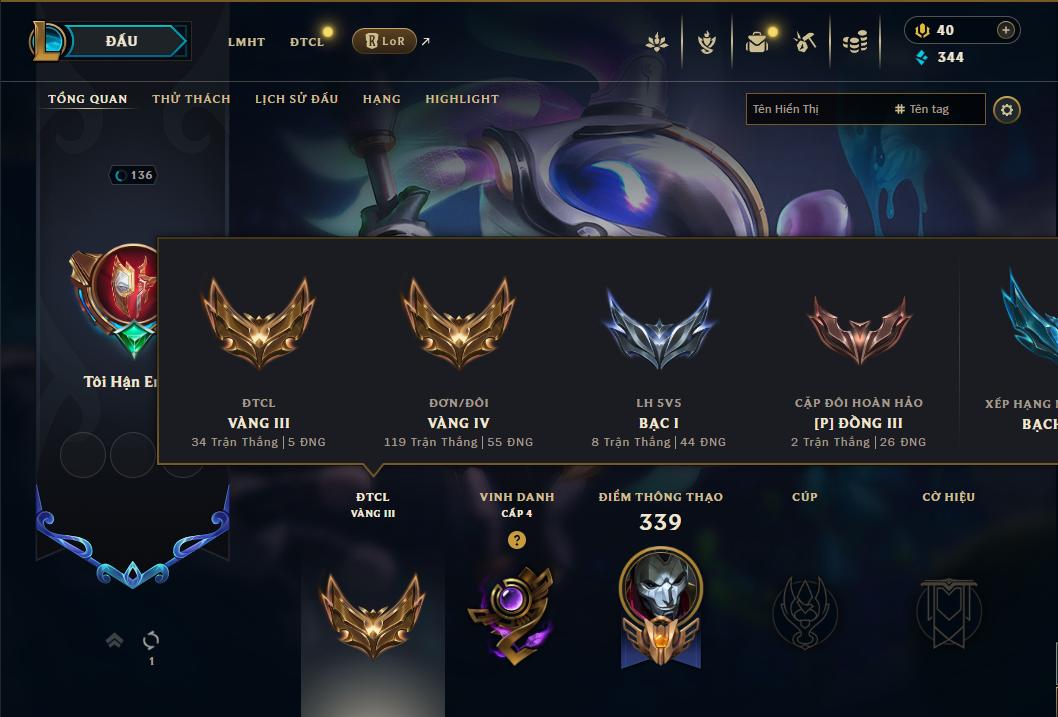Image resolution: width=1058 pixels, height=717 pixels.
Task: Open the Cờ Hiệu banner section
Action: pos(948,610)
